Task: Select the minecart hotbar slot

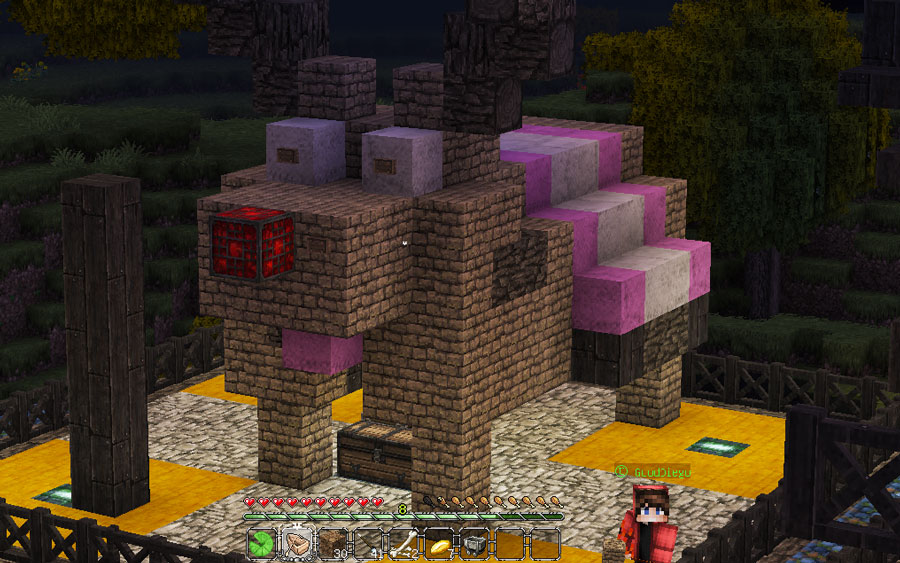Action: pyautogui.click(x=474, y=544)
